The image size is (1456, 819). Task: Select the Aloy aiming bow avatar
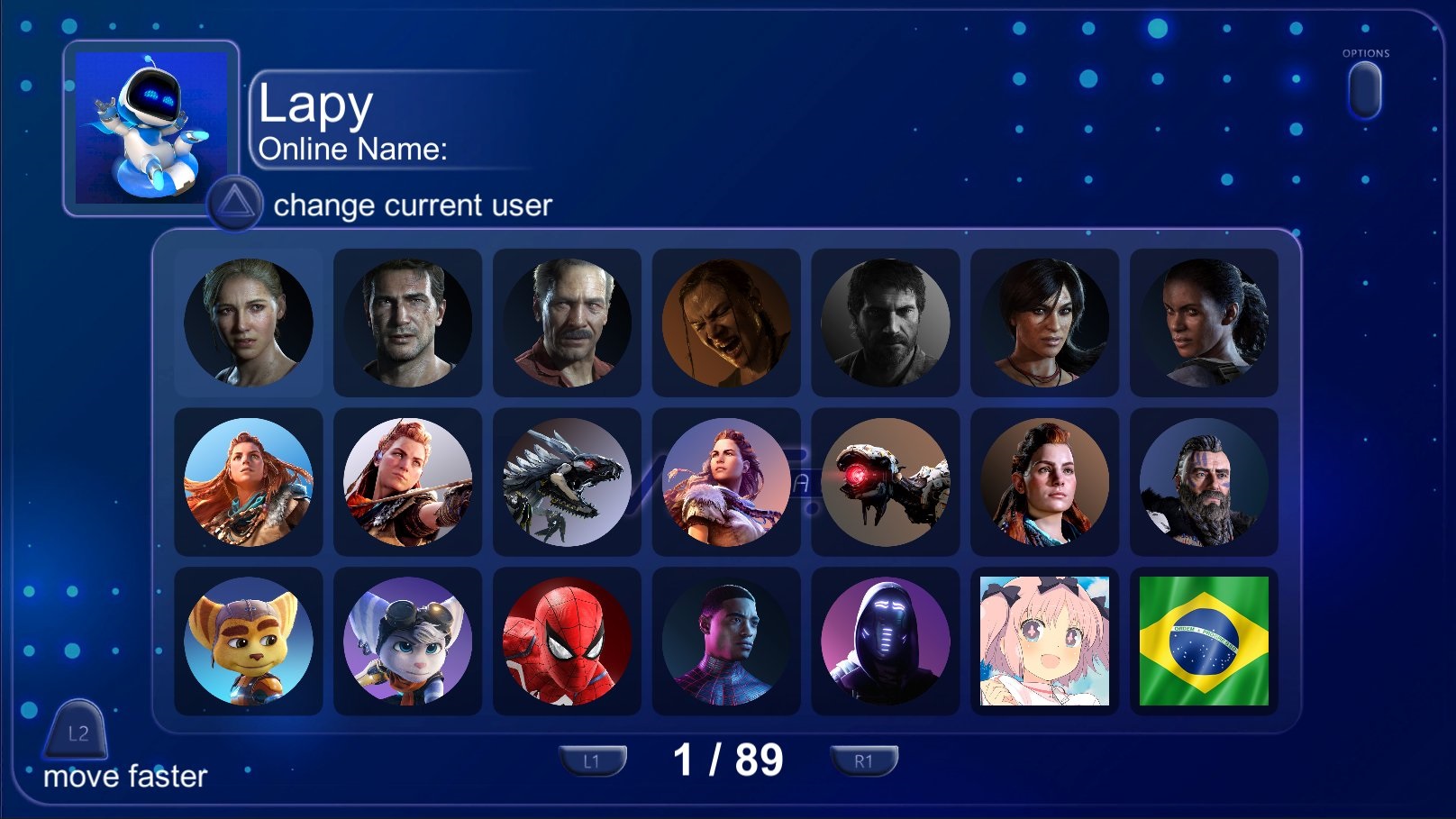click(x=407, y=482)
